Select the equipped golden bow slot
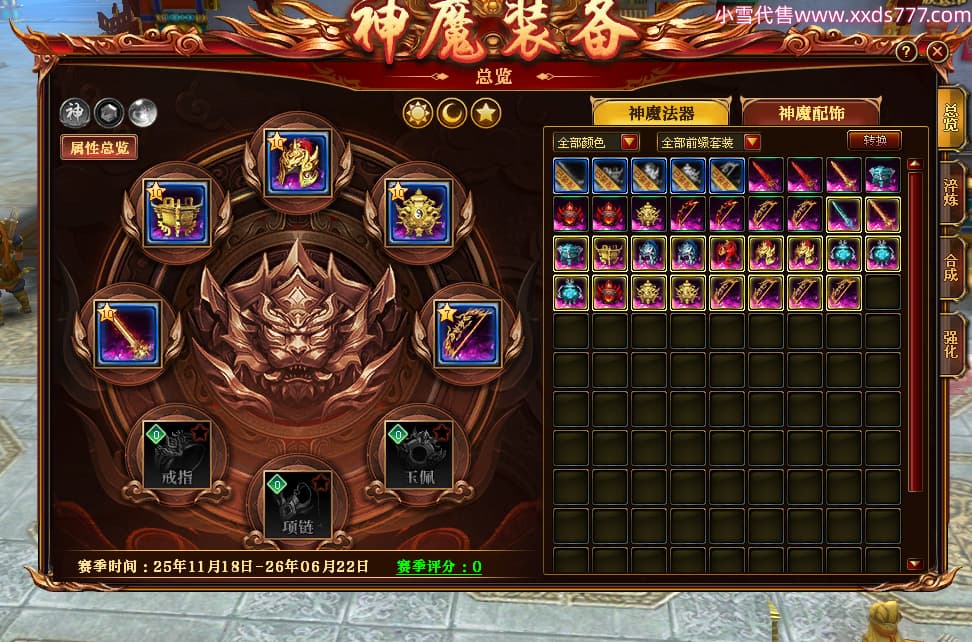Screen dimensions: 972x642 tap(468, 332)
